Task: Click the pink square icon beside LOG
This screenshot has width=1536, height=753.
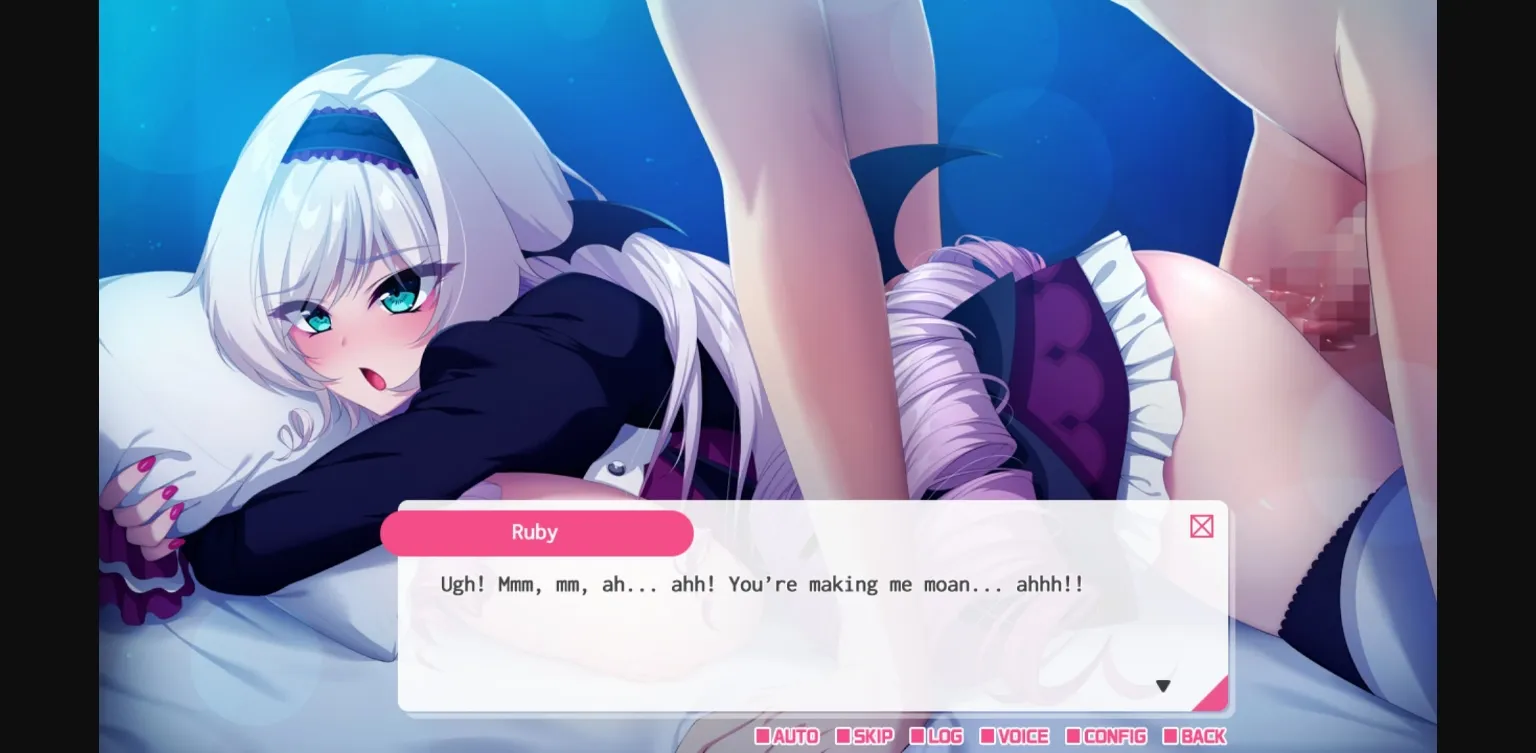Action: point(915,737)
